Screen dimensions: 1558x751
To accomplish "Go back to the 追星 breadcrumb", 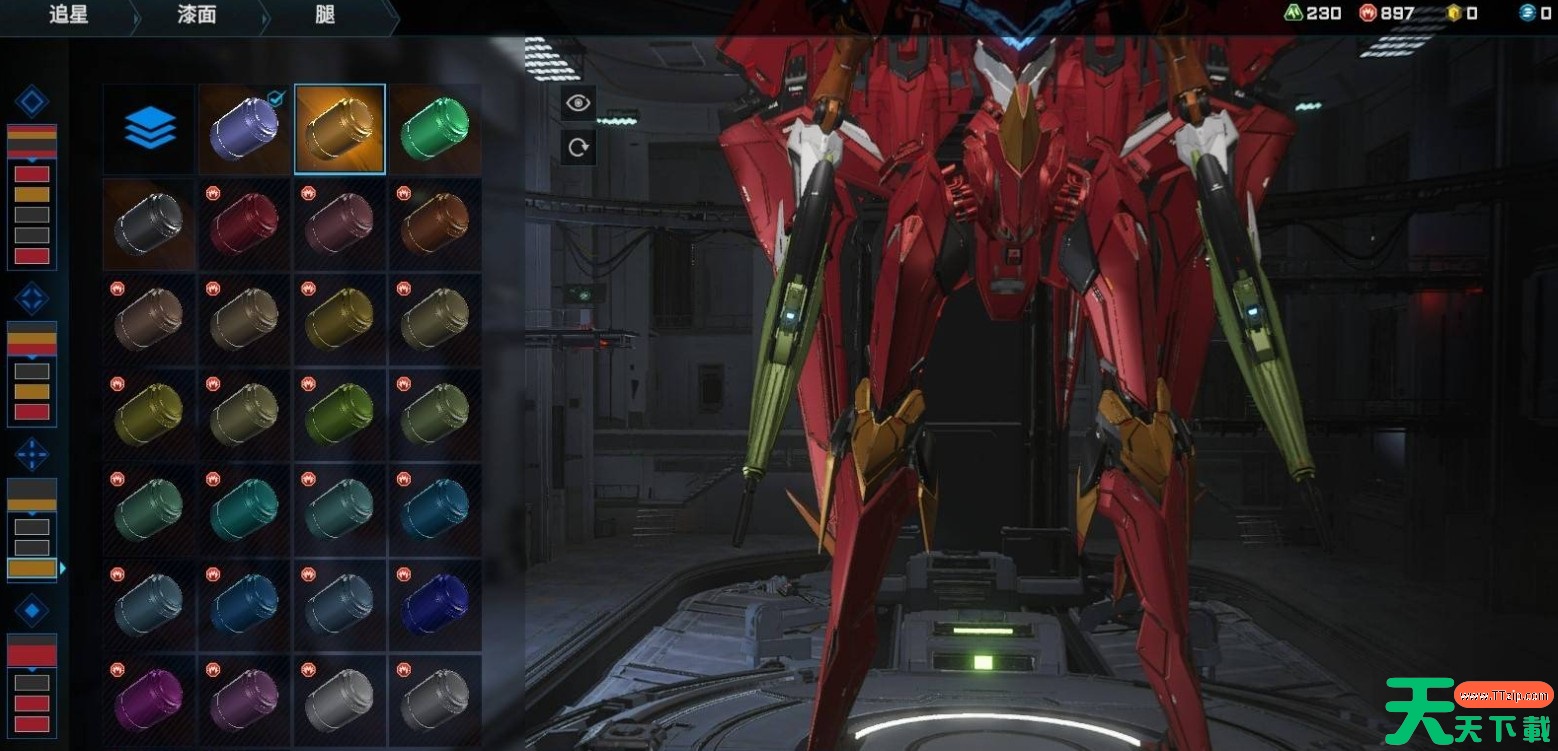I will (68, 15).
